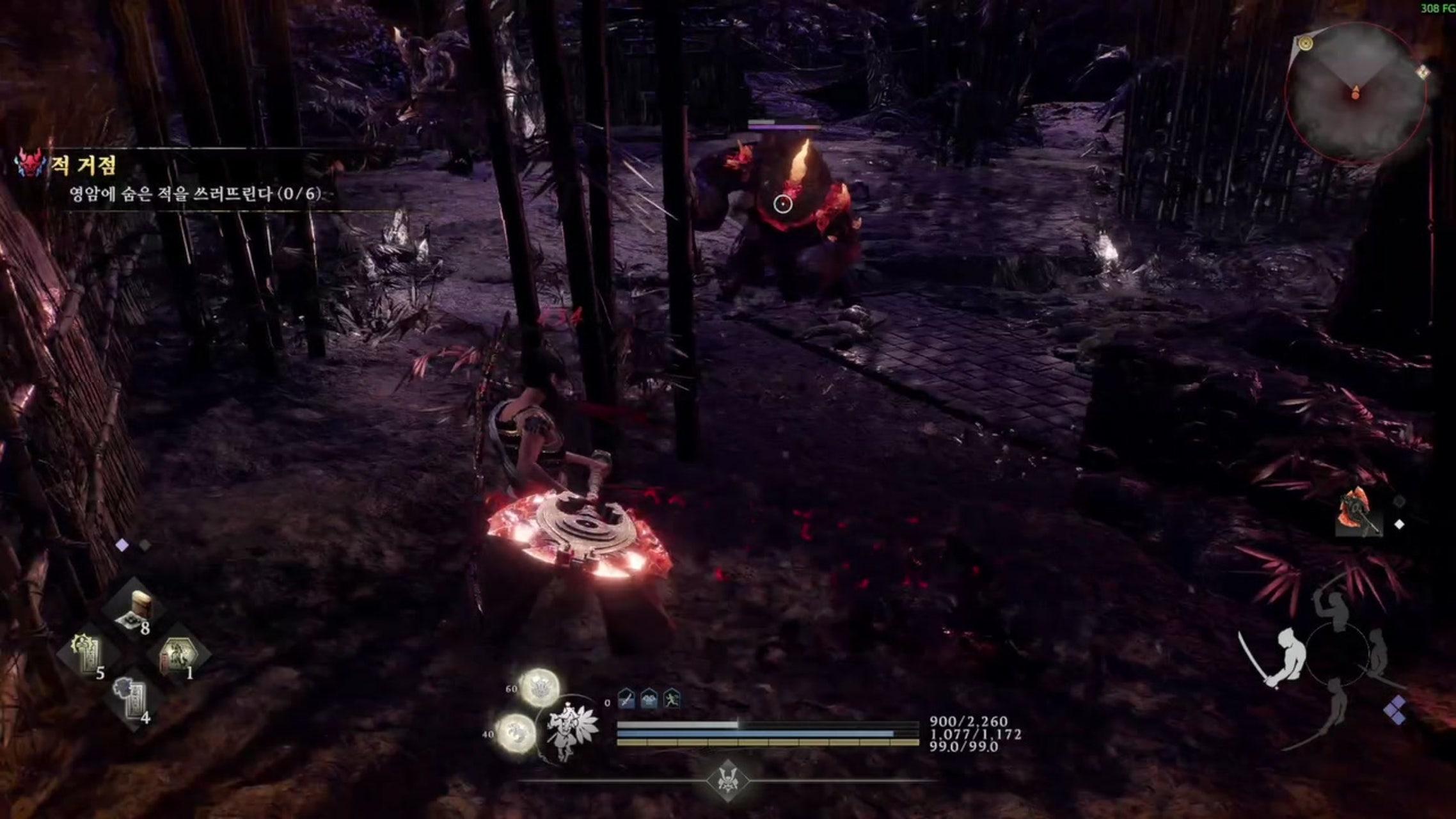Activate the guardian spirit skill costing 40
Image resolution: width=1456 pixels, height=819 pixels.
coord(516,732)
